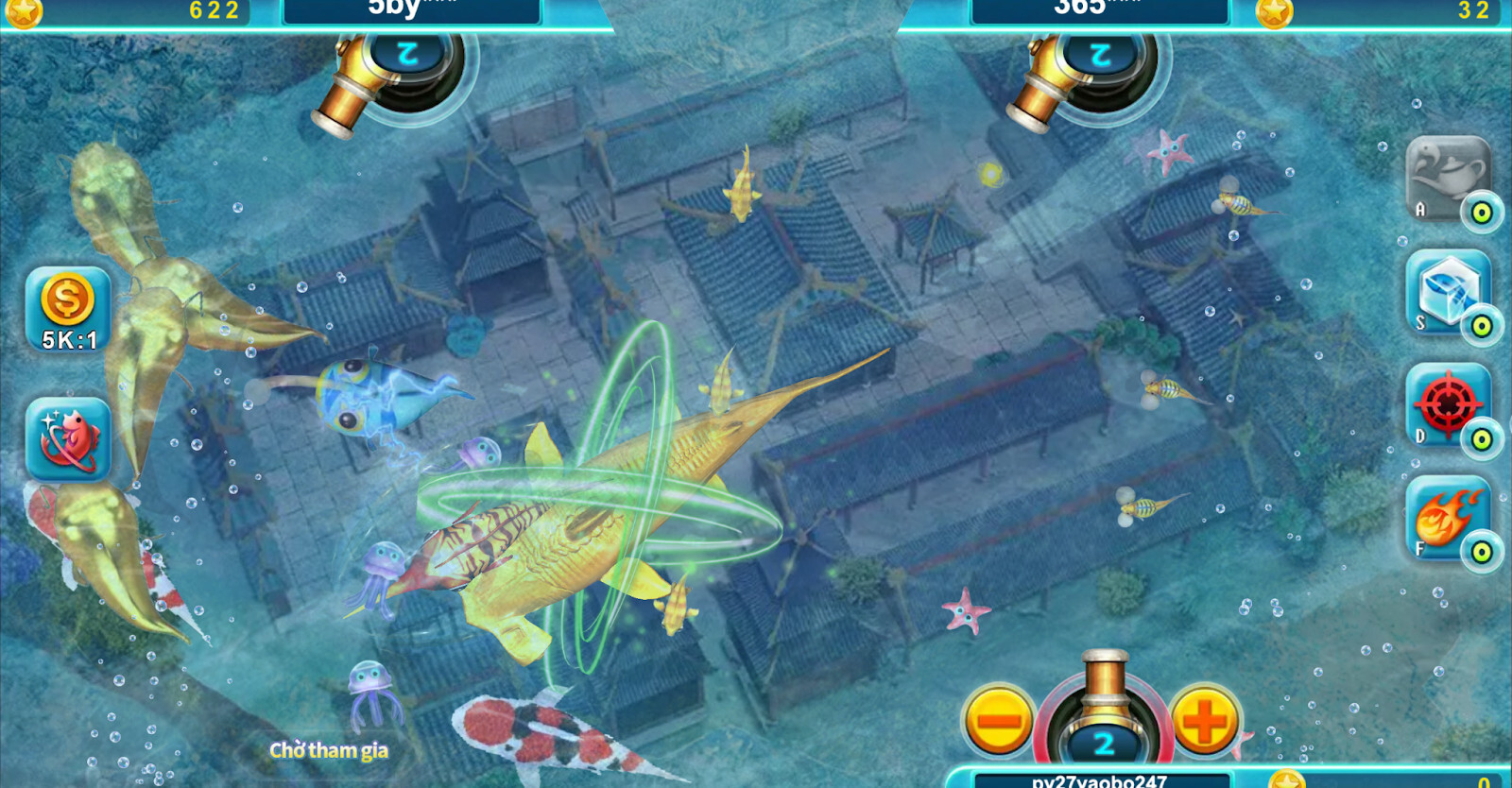The height and width of the screenshot is (788, 1512).
Task: Increase cannon bet with the plus button
Action: click(1205, 721)
